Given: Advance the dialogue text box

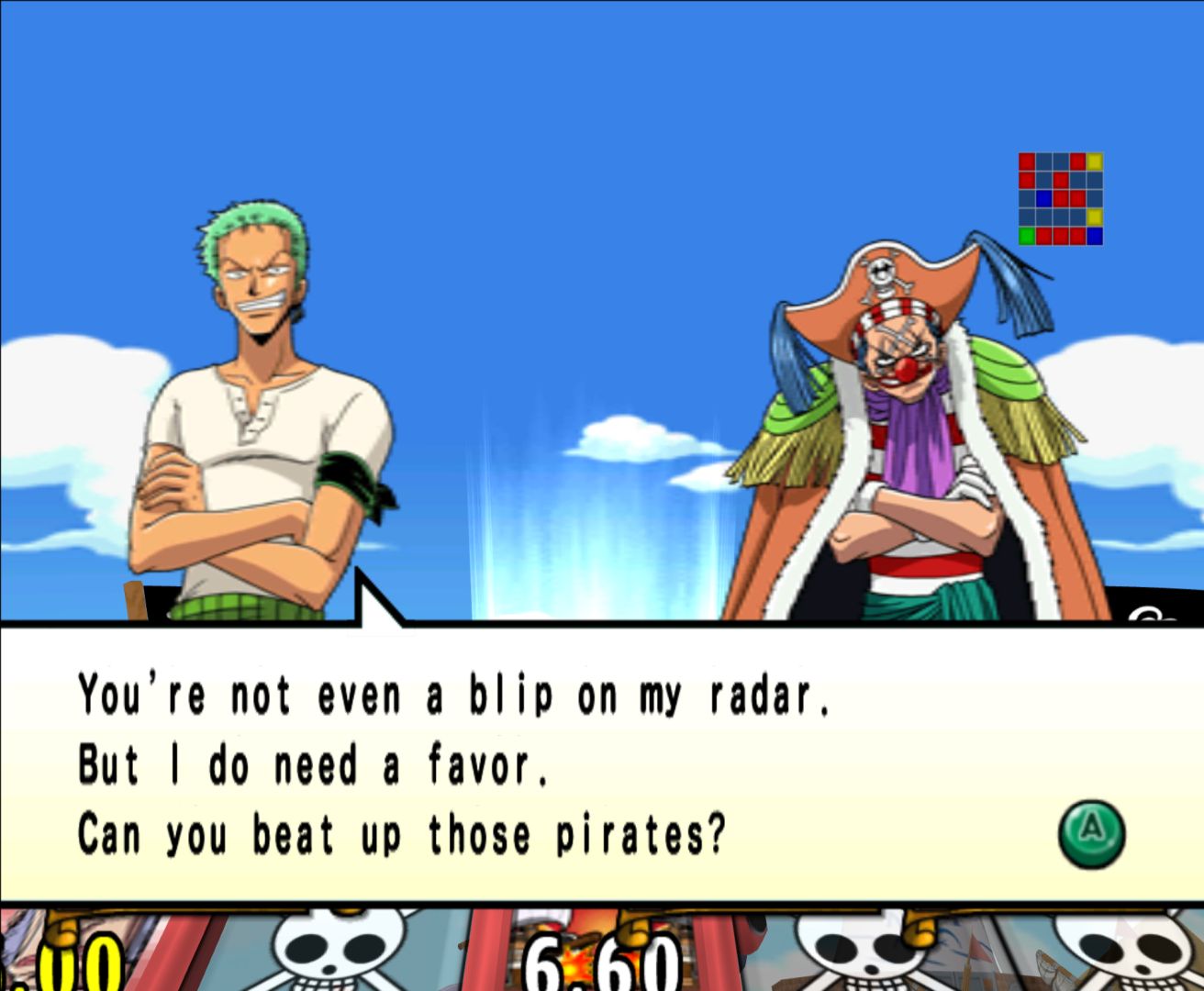Looking at the screenshot, I should pos(1090,833).
